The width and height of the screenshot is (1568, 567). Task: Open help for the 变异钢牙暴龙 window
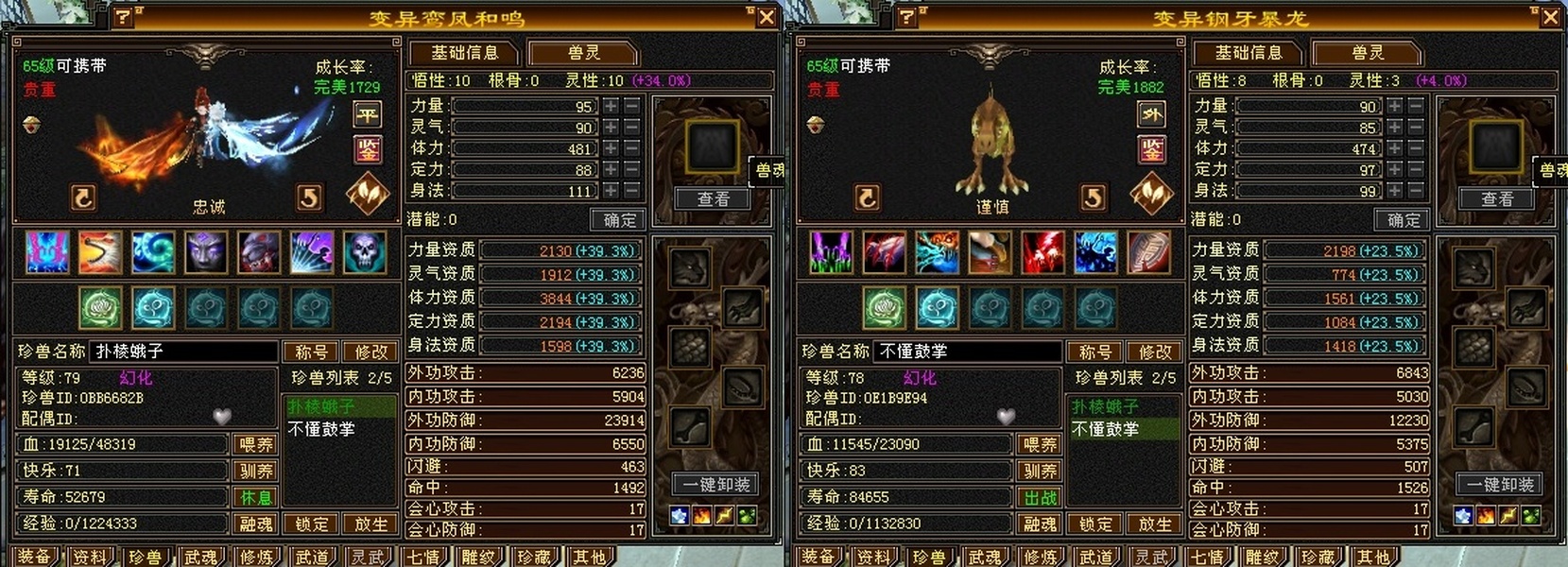click(x=906, y=17)
